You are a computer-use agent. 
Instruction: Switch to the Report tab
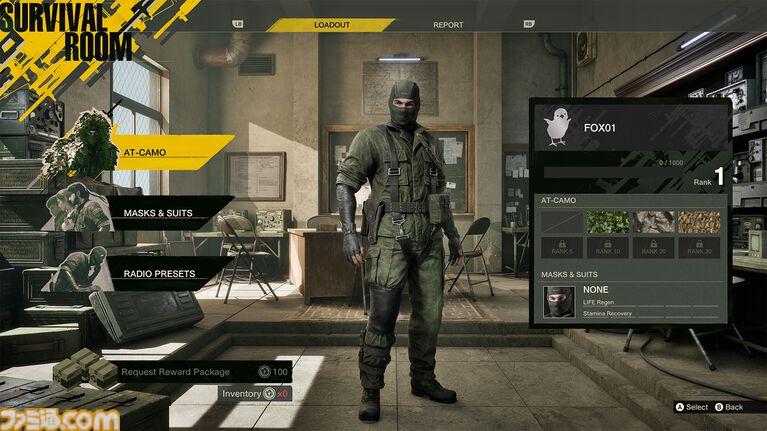pyautogui.click(x=448, y=24)
